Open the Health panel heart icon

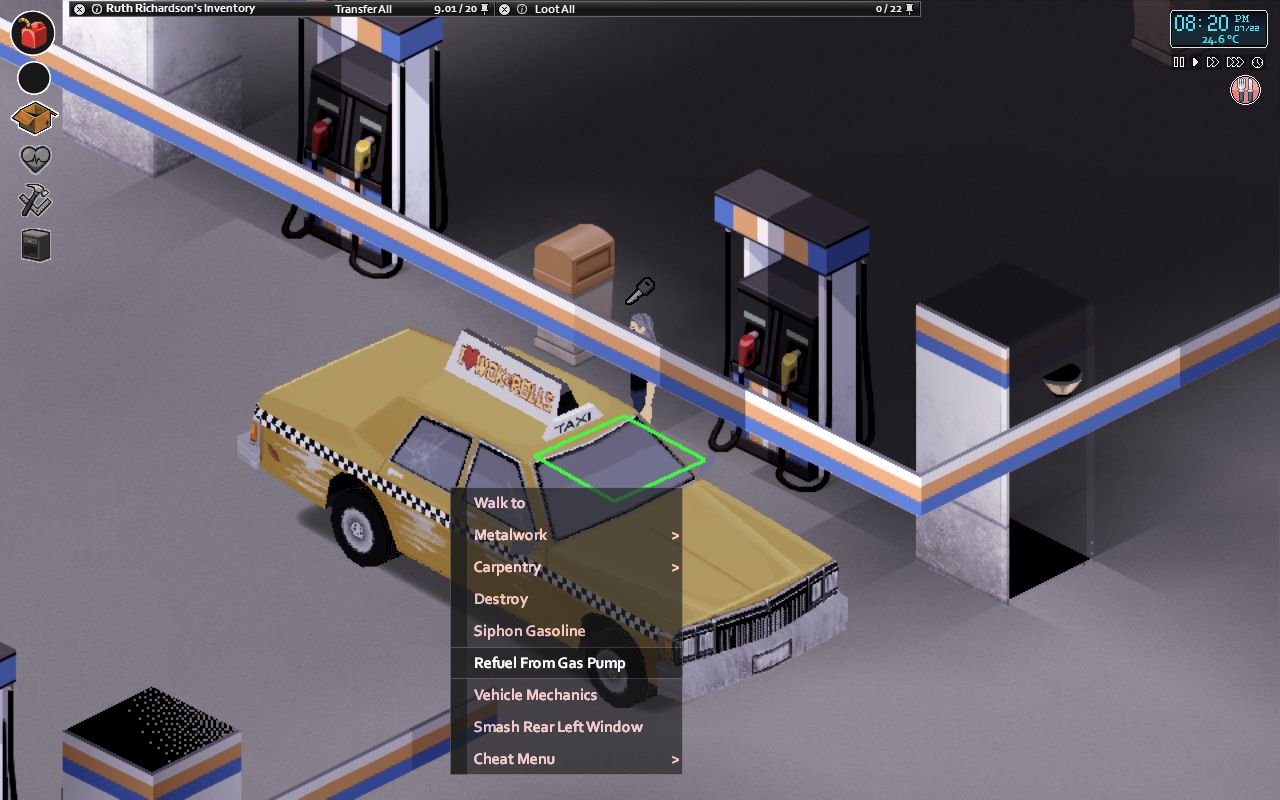click(x=34, y=158)
